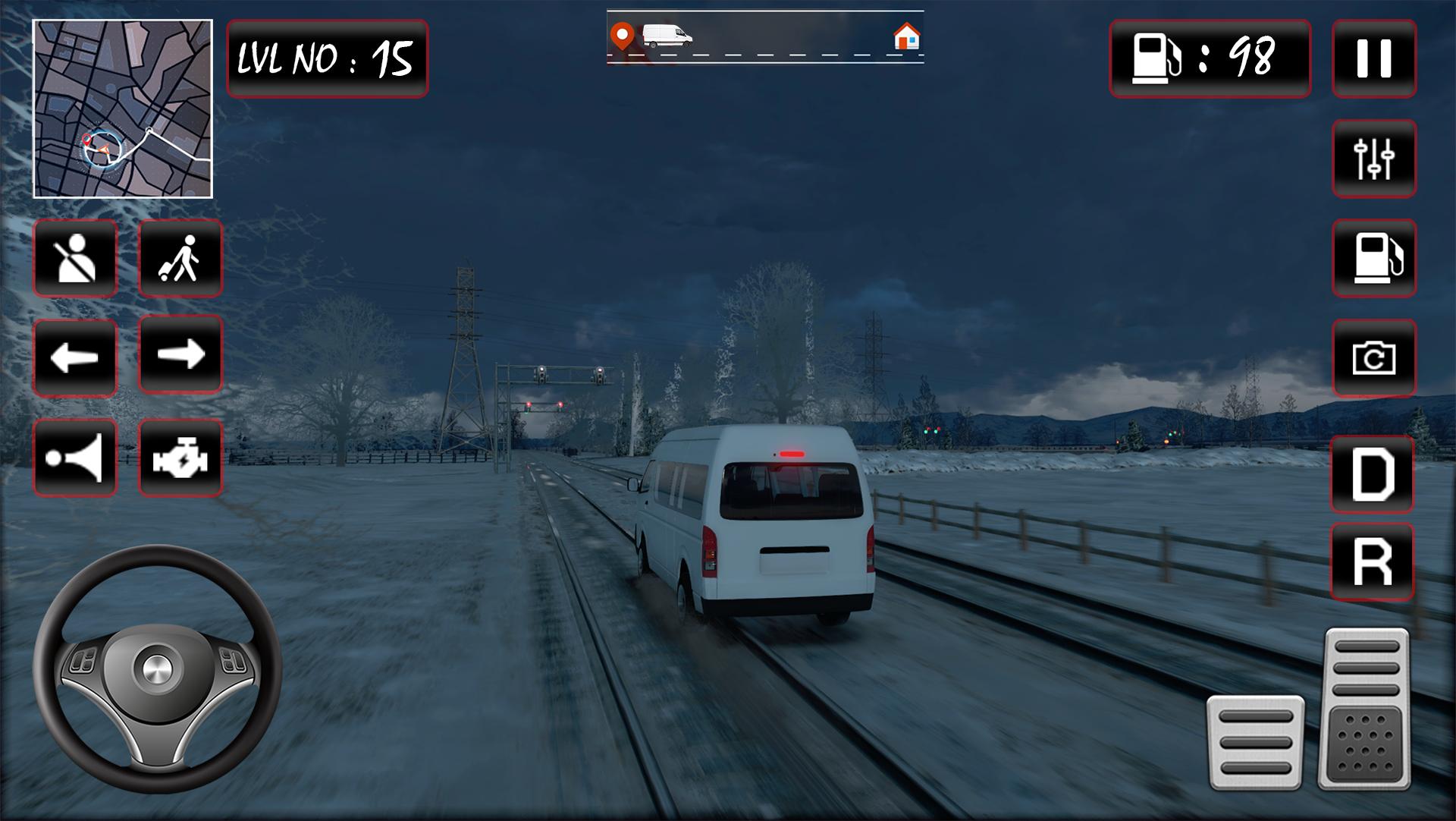The image size is (1456, 821).
Task: Step on the accelerator pedal
Action: [1367, 707]
